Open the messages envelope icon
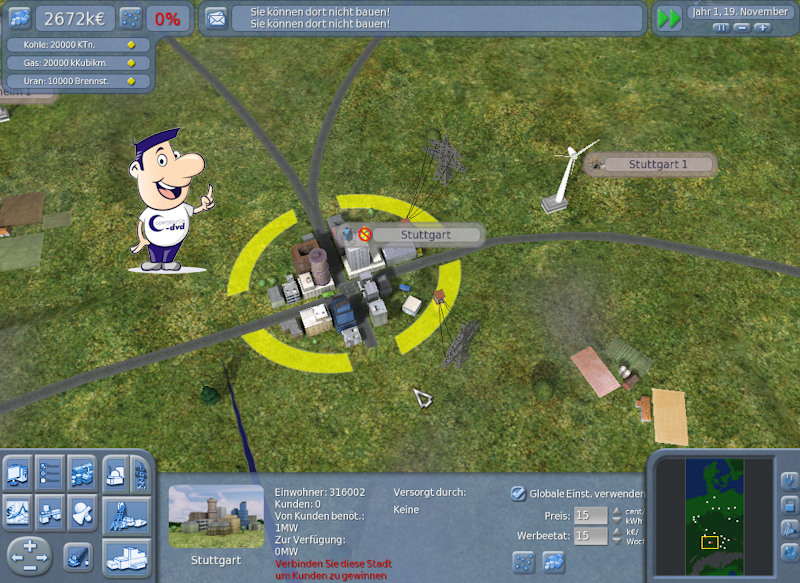 pos(215,17)
